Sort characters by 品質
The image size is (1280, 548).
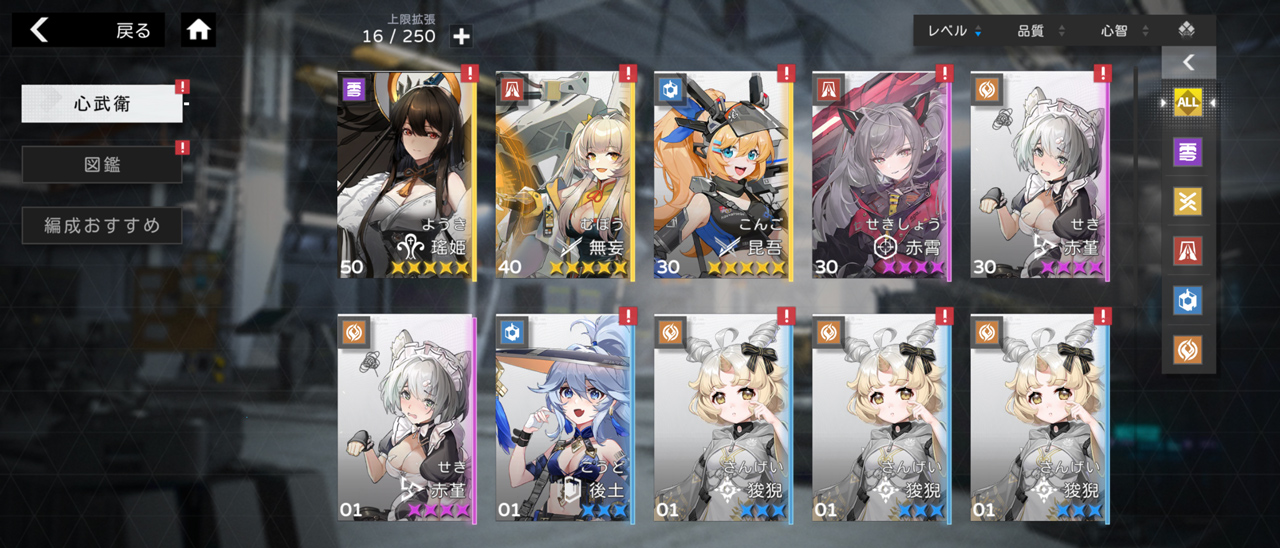tap(1040, 31)
